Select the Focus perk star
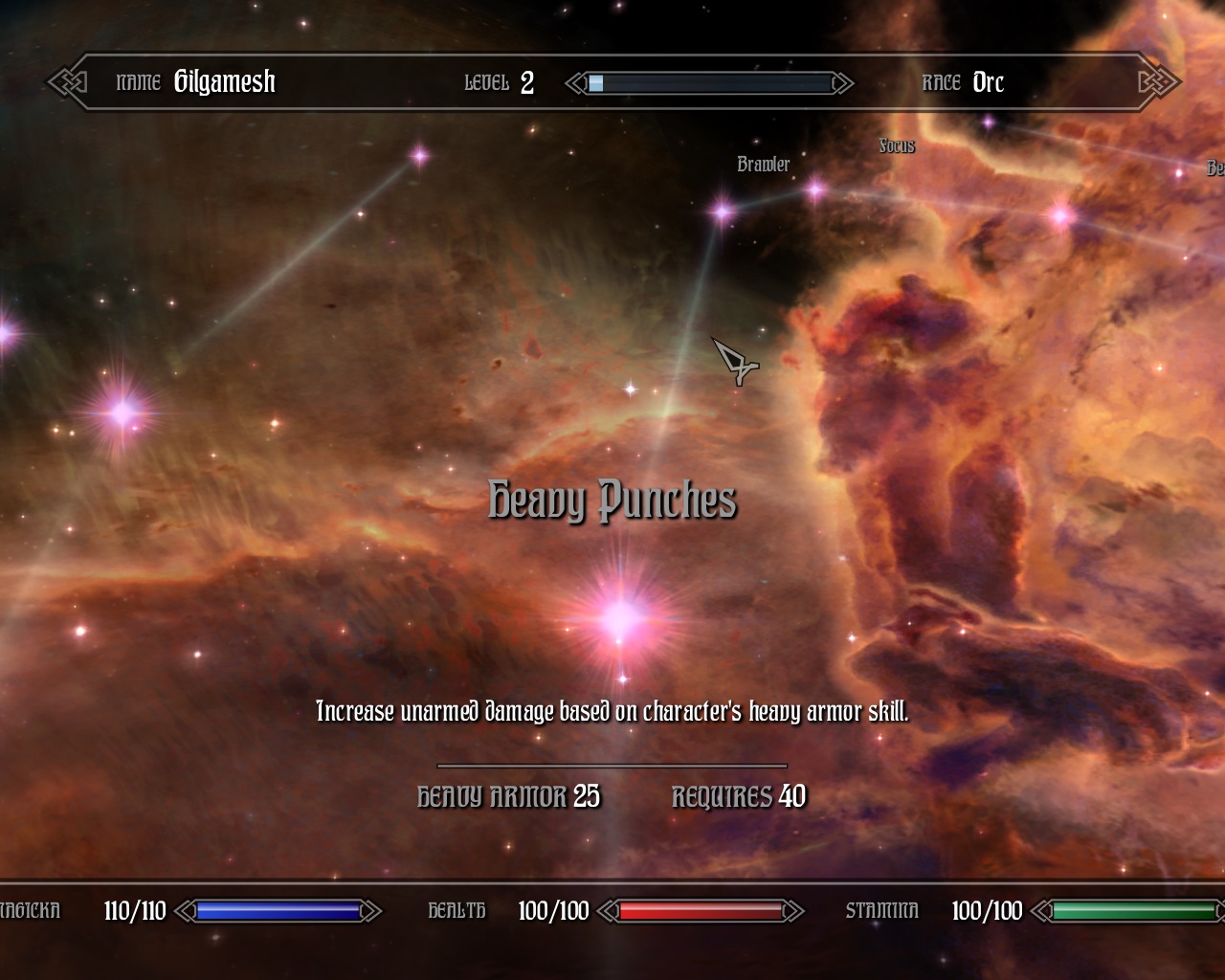Image resolution: width=1225 pixels, height=980 pixels. point(814,190)
